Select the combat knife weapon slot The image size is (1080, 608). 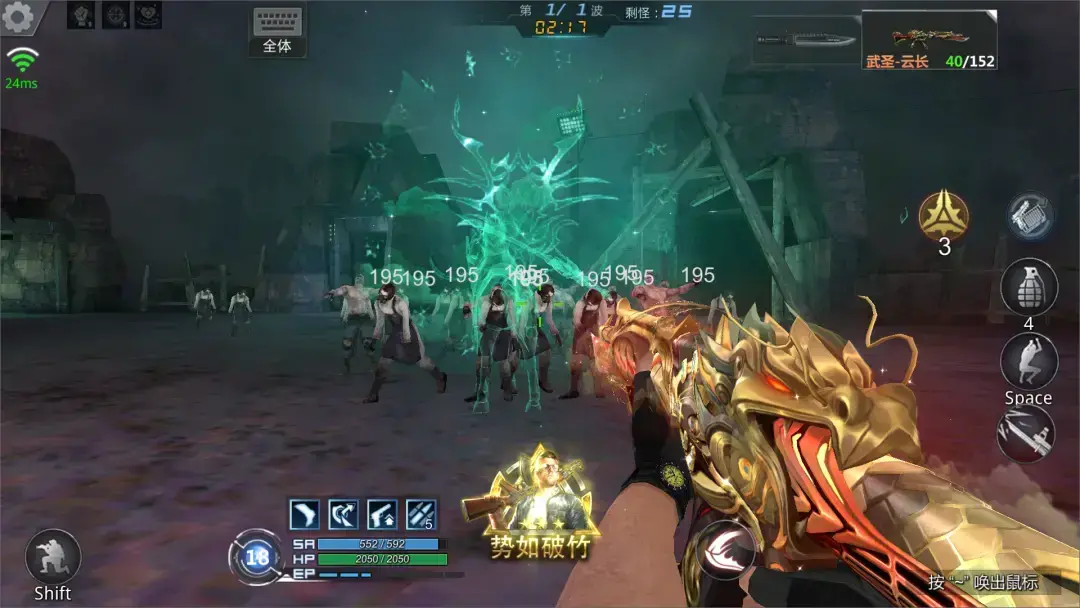coord(804,40)
